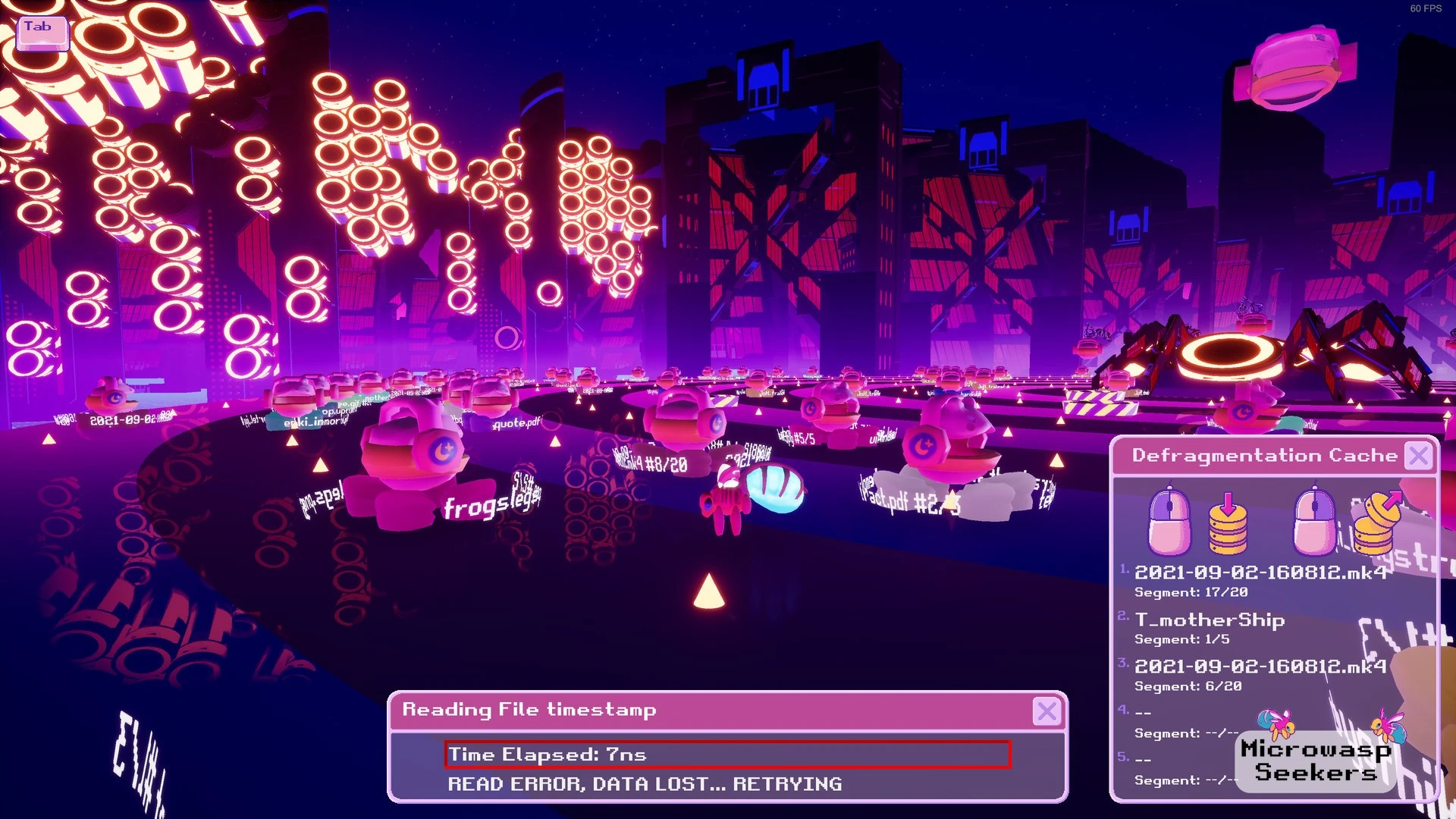
Task: Click the retrieve-from-cache icon with up arrow
Action: 1376,523
